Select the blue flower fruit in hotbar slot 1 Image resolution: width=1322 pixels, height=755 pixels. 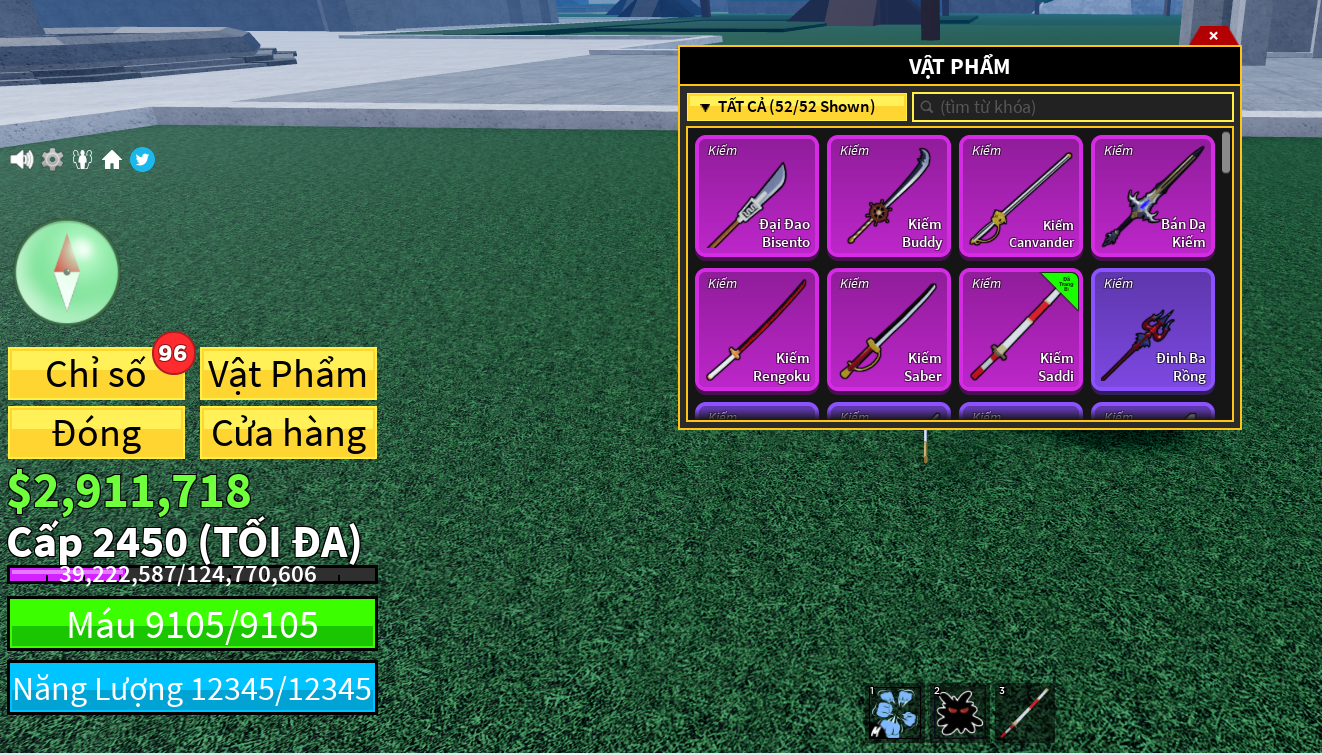(893, 712)
